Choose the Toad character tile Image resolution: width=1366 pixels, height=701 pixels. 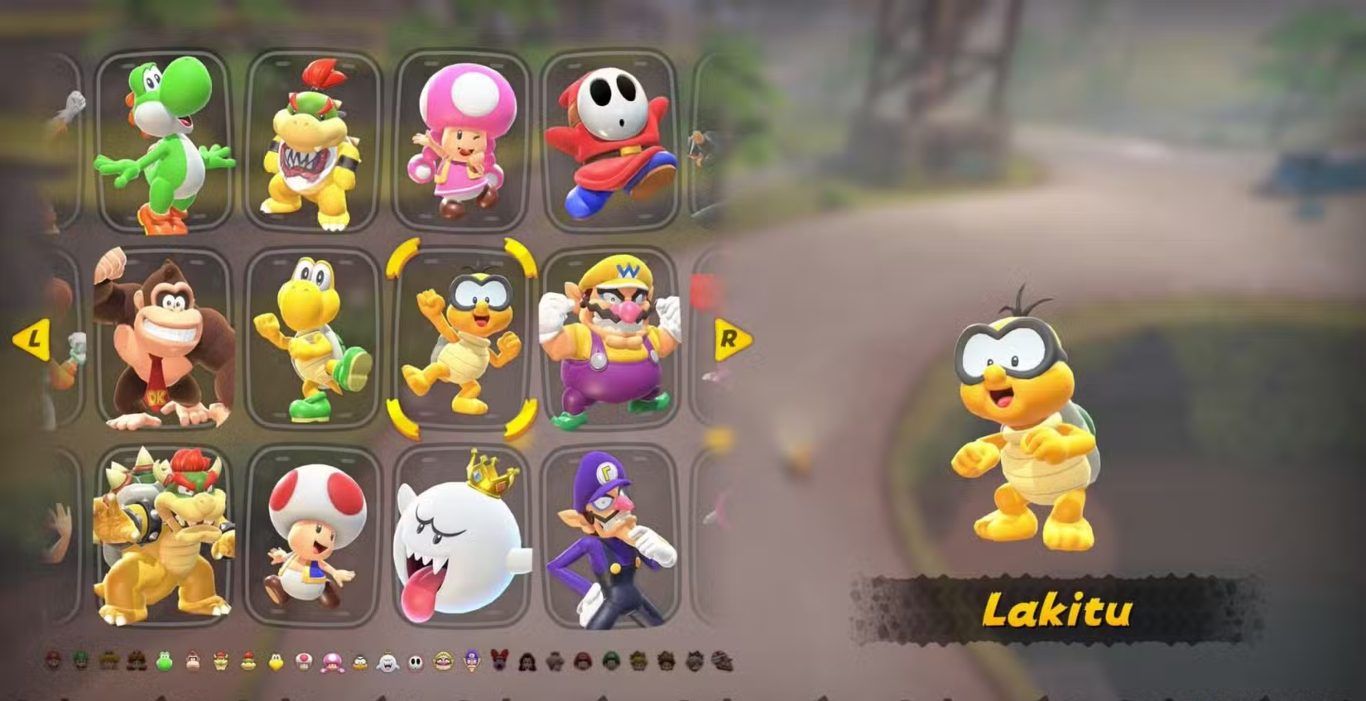click(x=312, y=535)
